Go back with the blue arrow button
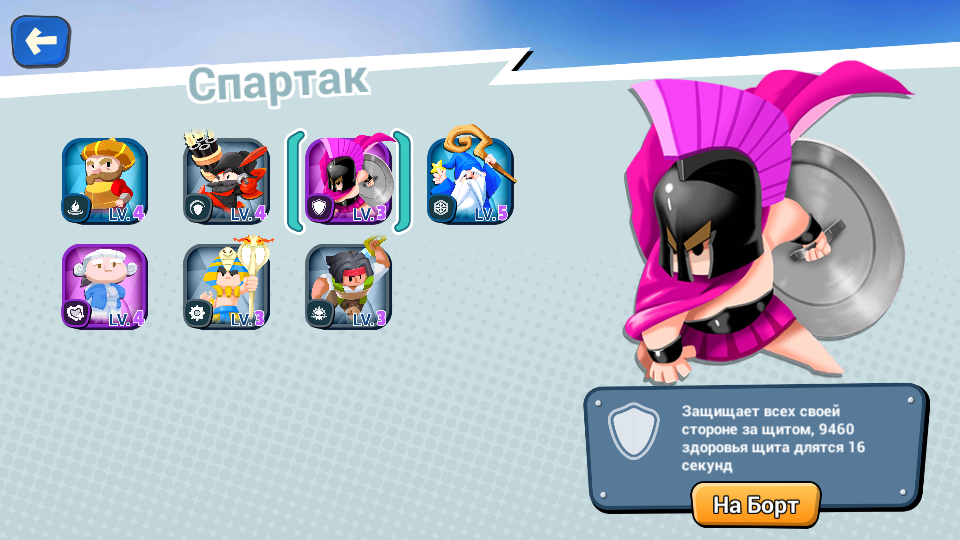The image size is (960, 540). (x=40, y=41)
